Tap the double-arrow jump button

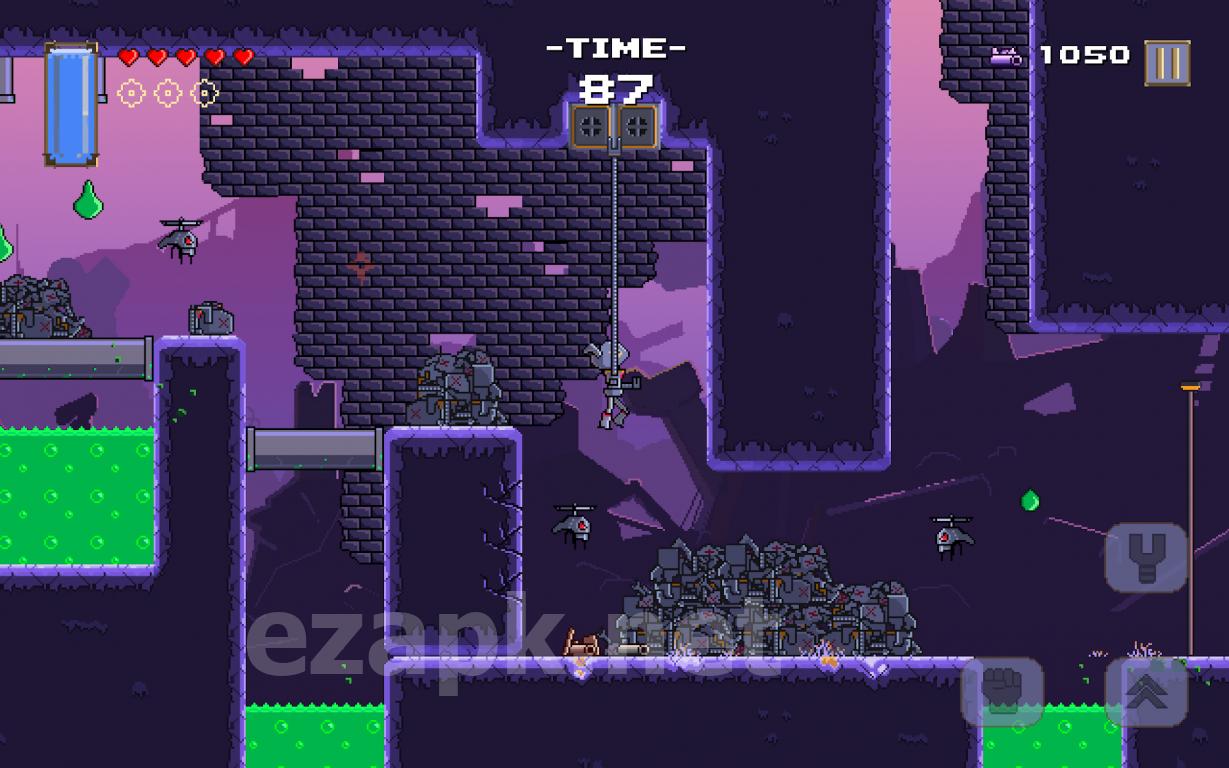coord(1146,692)
